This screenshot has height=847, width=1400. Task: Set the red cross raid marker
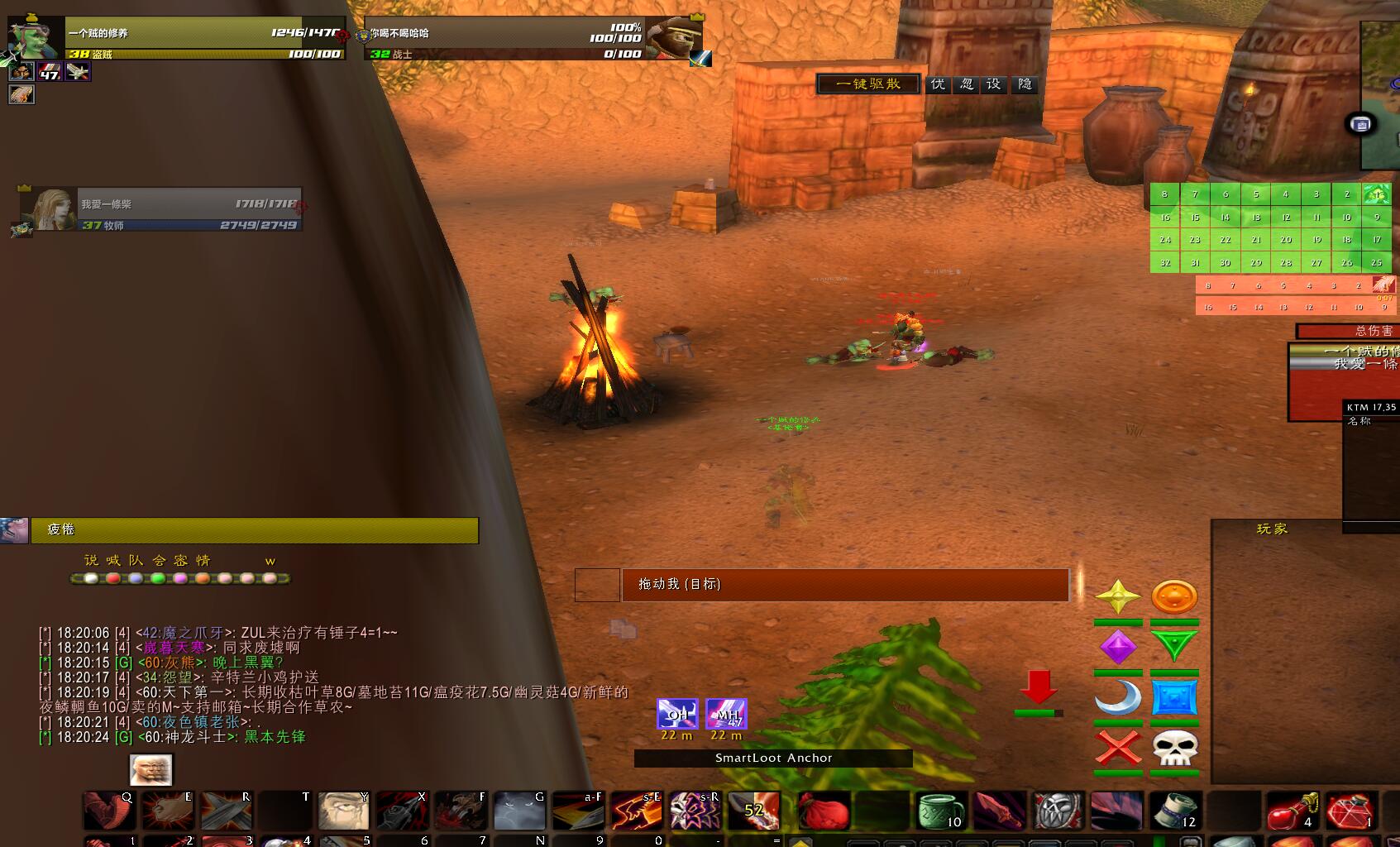coord(1118,749)
